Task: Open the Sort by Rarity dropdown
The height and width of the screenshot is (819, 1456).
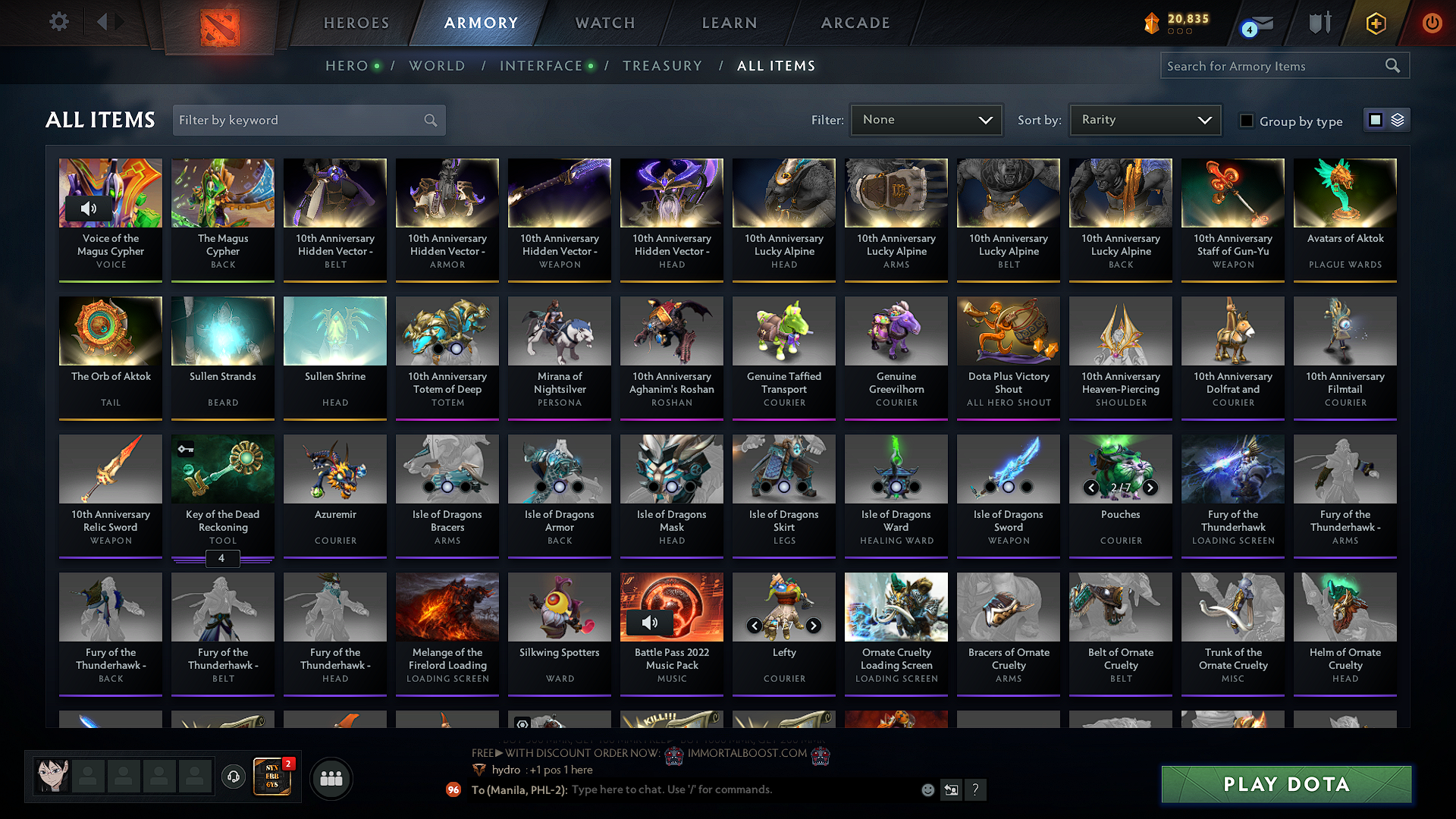Action: [1144, 119]
